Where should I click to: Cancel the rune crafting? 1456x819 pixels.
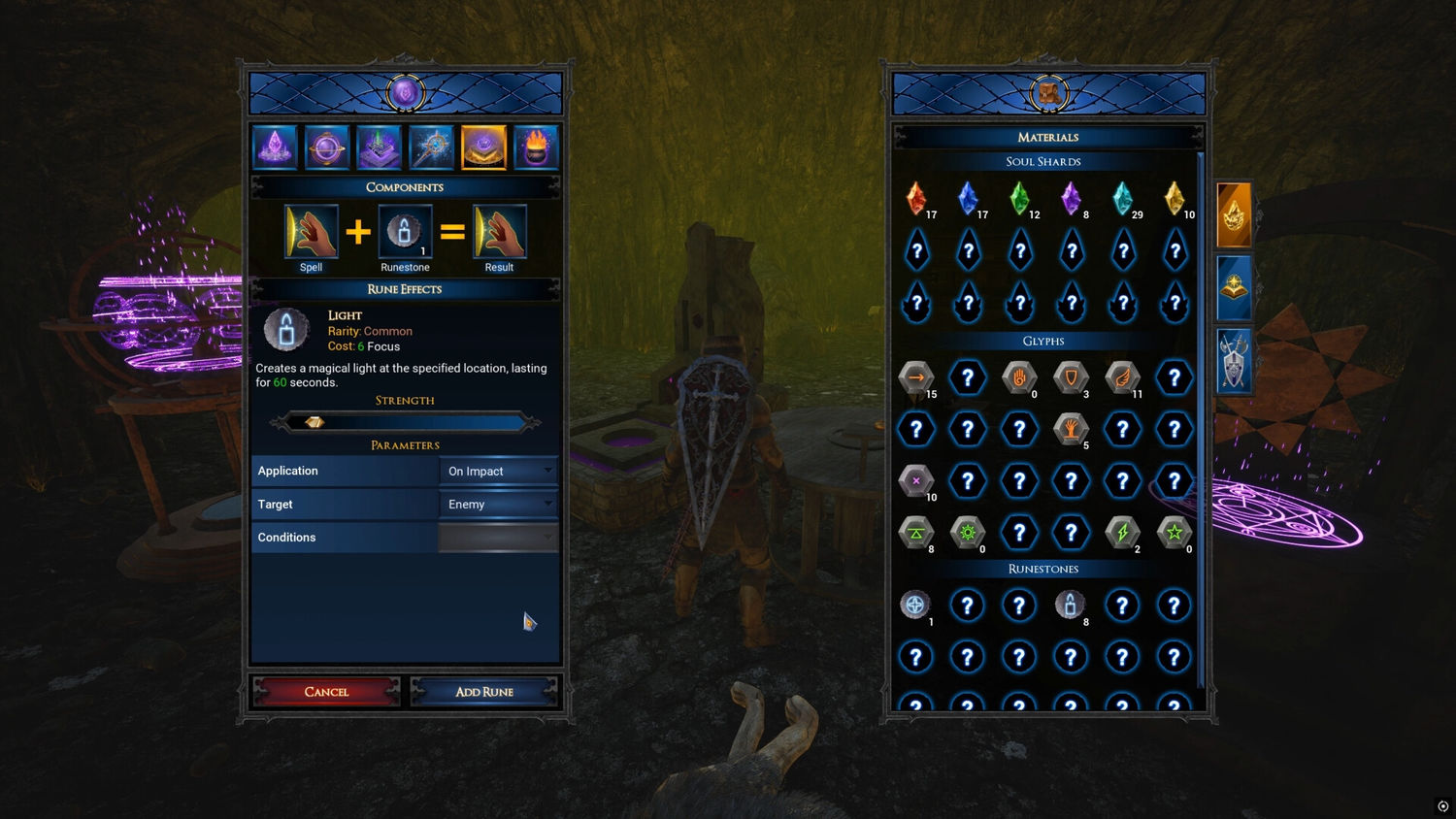pyautogui.click(x=326, y=692)
